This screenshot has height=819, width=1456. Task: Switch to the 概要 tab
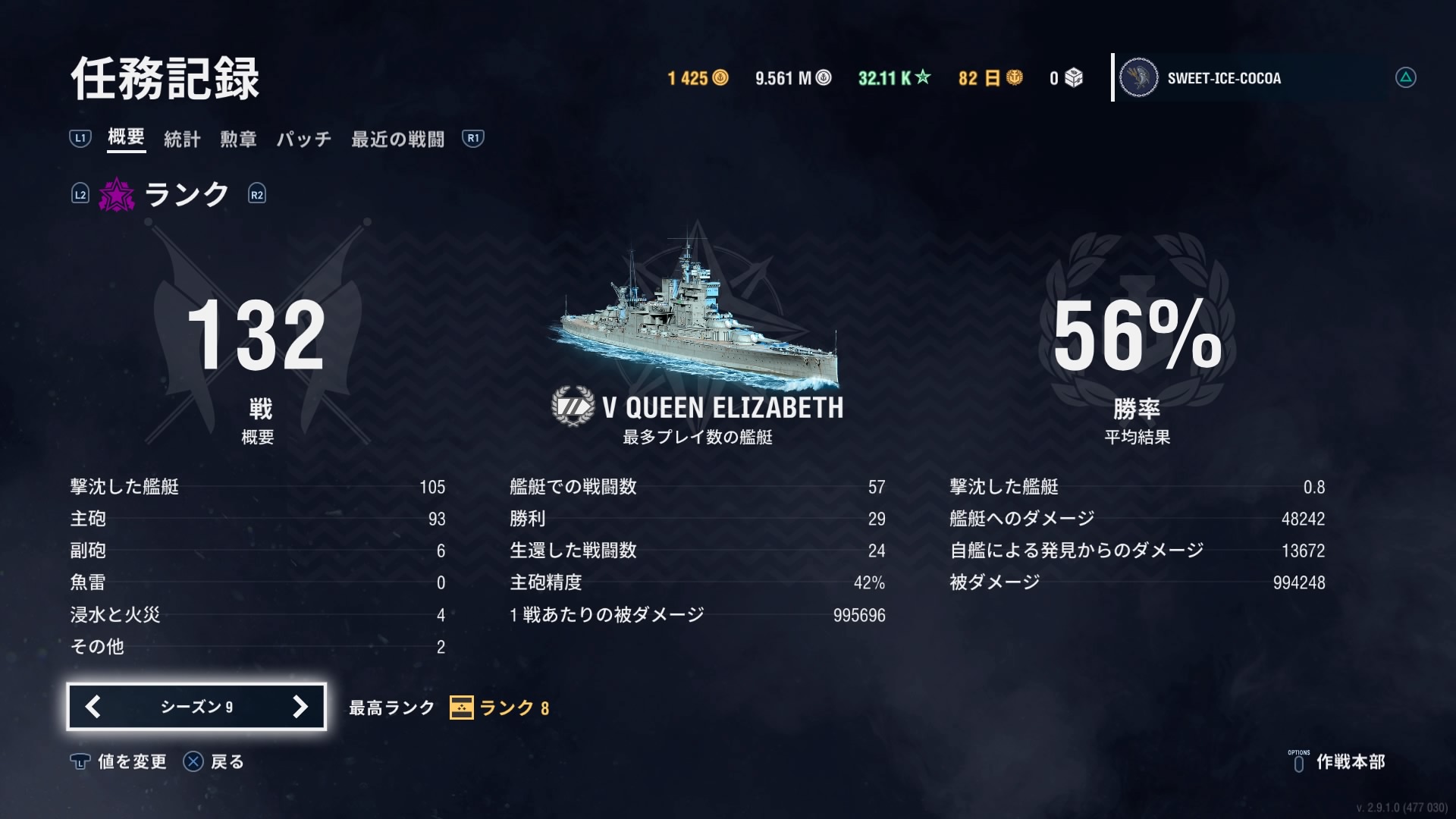point(126,137)
